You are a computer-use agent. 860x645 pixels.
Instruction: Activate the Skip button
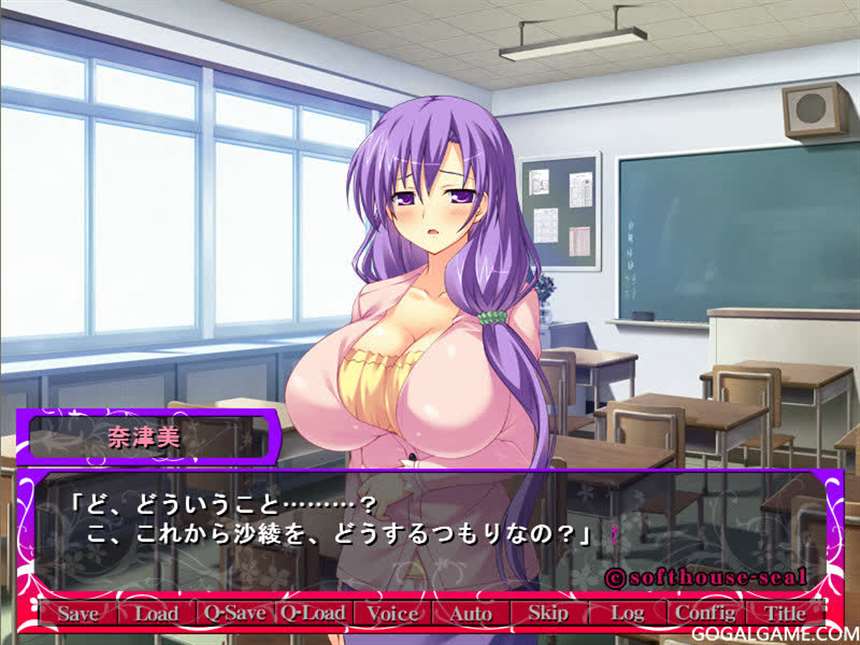coord(548,613)
